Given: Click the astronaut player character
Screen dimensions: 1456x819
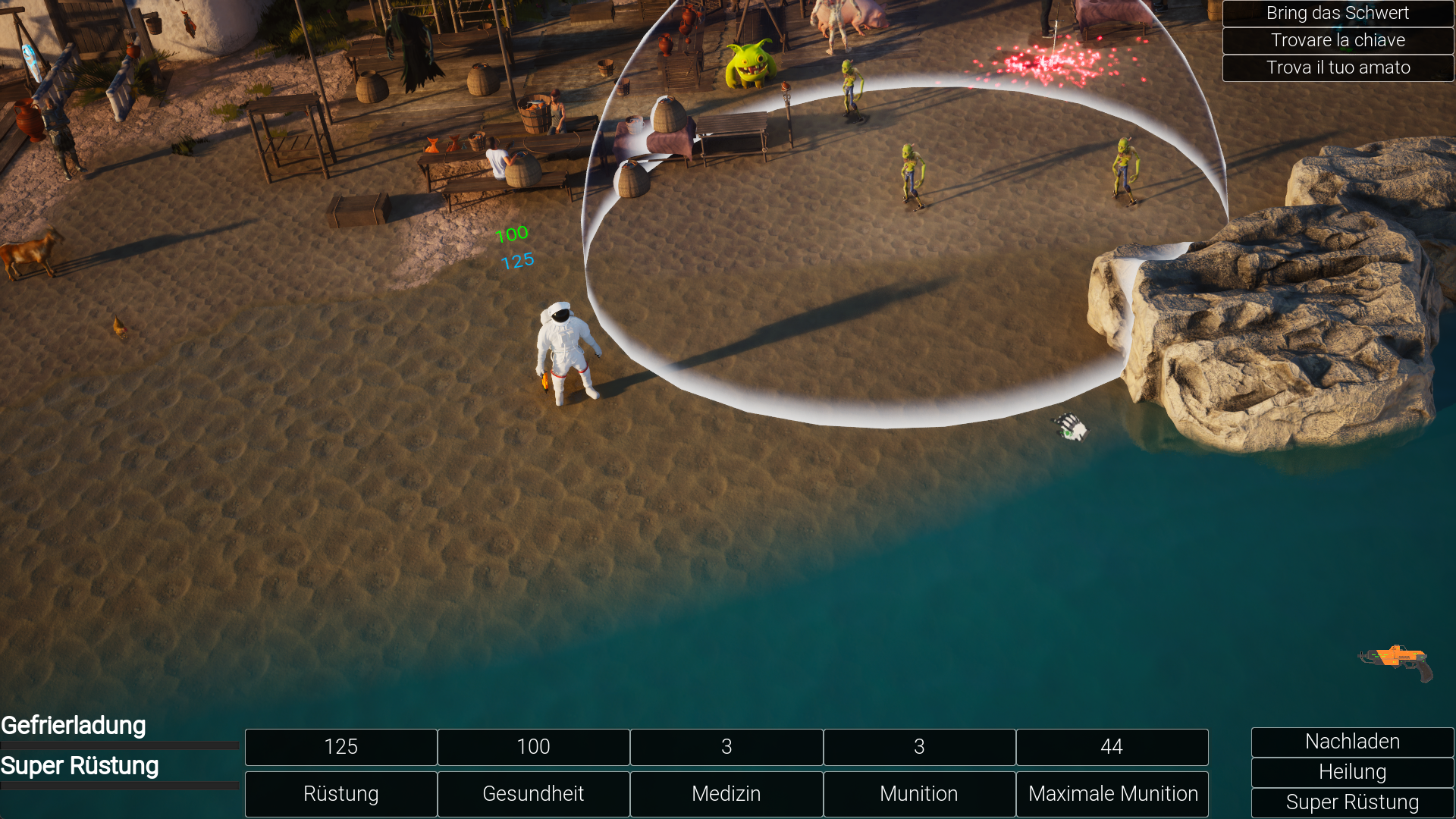Looking at the screenshot, I should coord(566,349).
